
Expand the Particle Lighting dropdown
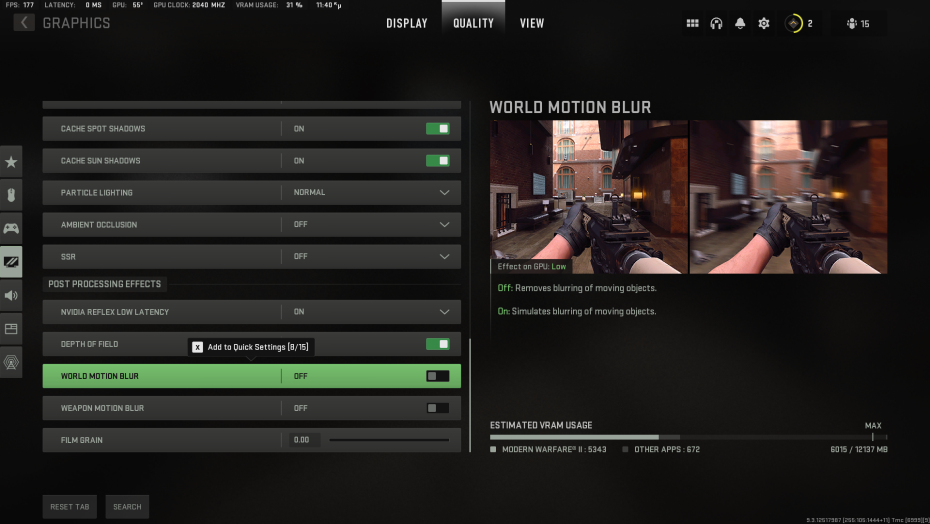[444, 193]
